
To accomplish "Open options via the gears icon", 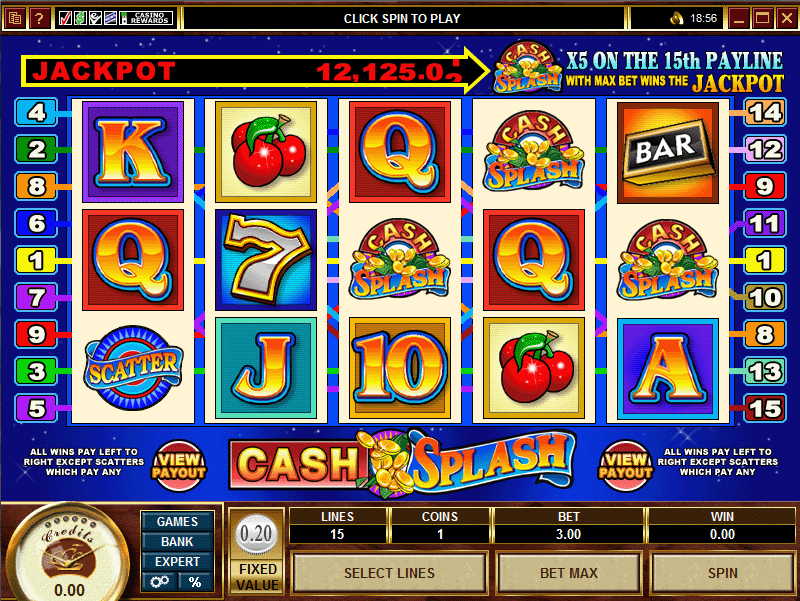I will click(x=159, y=581).
